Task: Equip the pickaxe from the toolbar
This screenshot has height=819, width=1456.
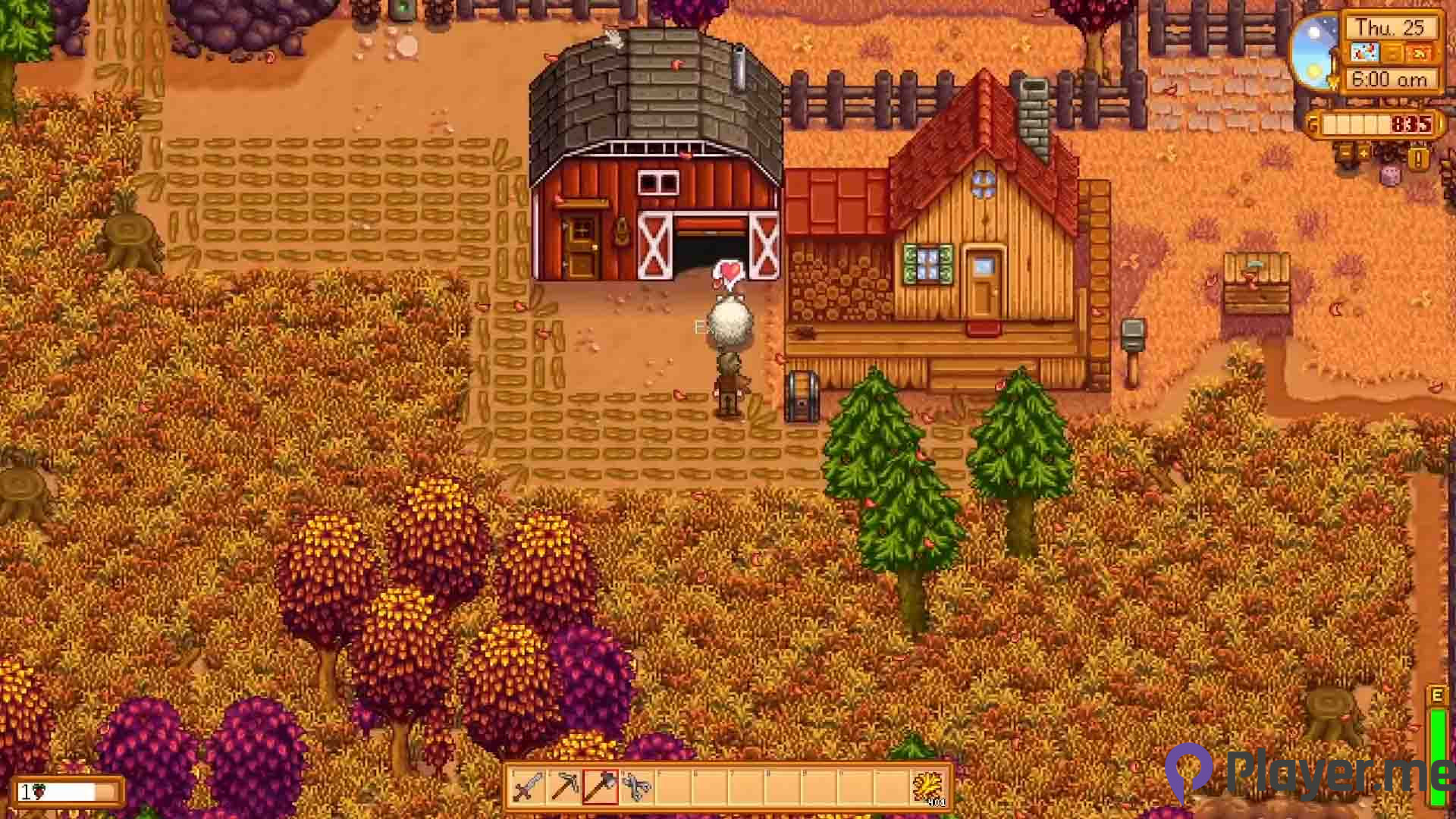Action: pyautogui.click(x=564, y=787)
